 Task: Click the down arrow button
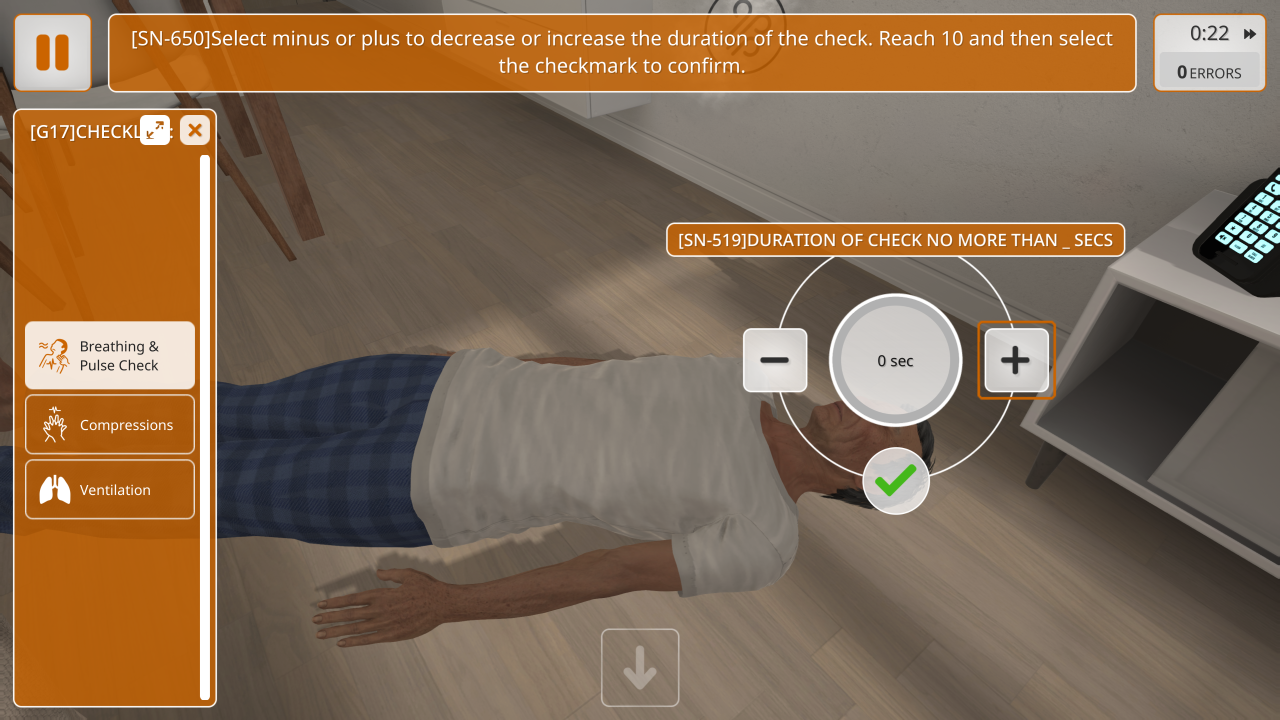(640, 668)
